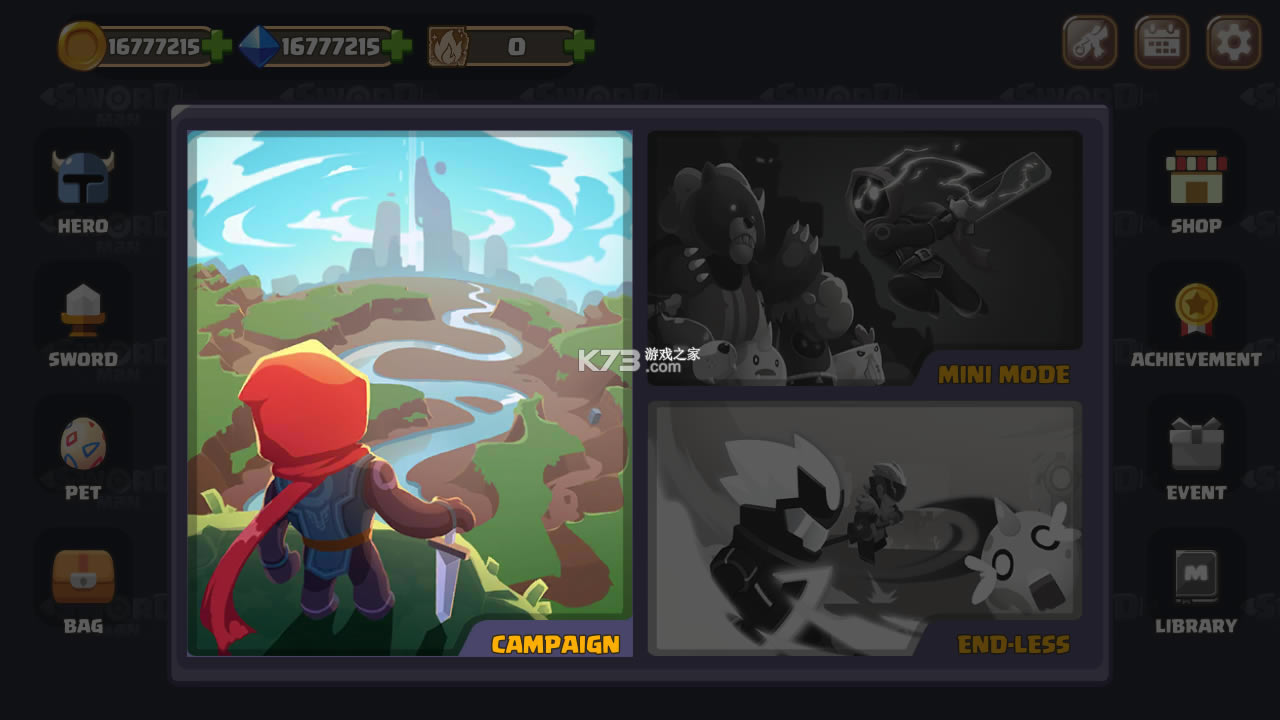Open the Library book
This screenshot has height=720, width=1280.
(1196, 588)
